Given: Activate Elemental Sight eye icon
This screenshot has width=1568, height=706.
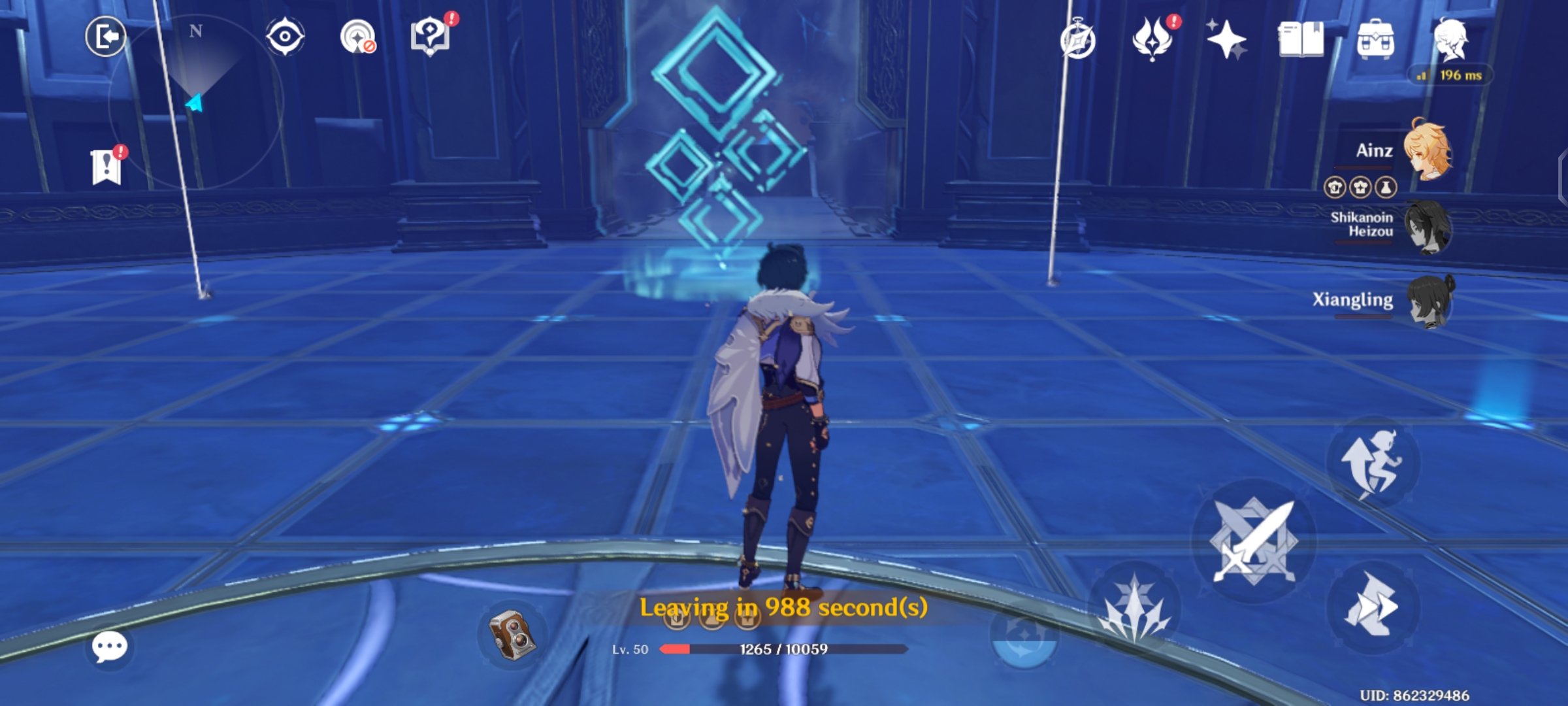Looking at the screenshot, I should coord(286,36).
